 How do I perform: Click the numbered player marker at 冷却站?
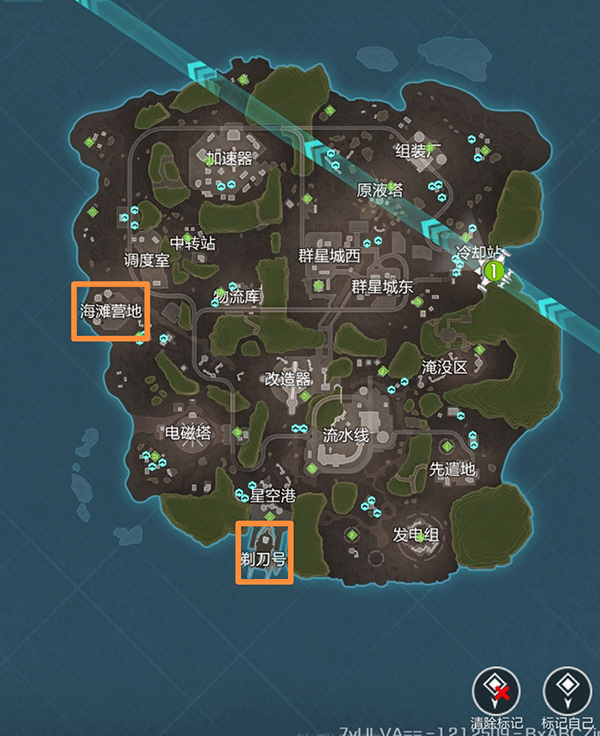(492, 270)
